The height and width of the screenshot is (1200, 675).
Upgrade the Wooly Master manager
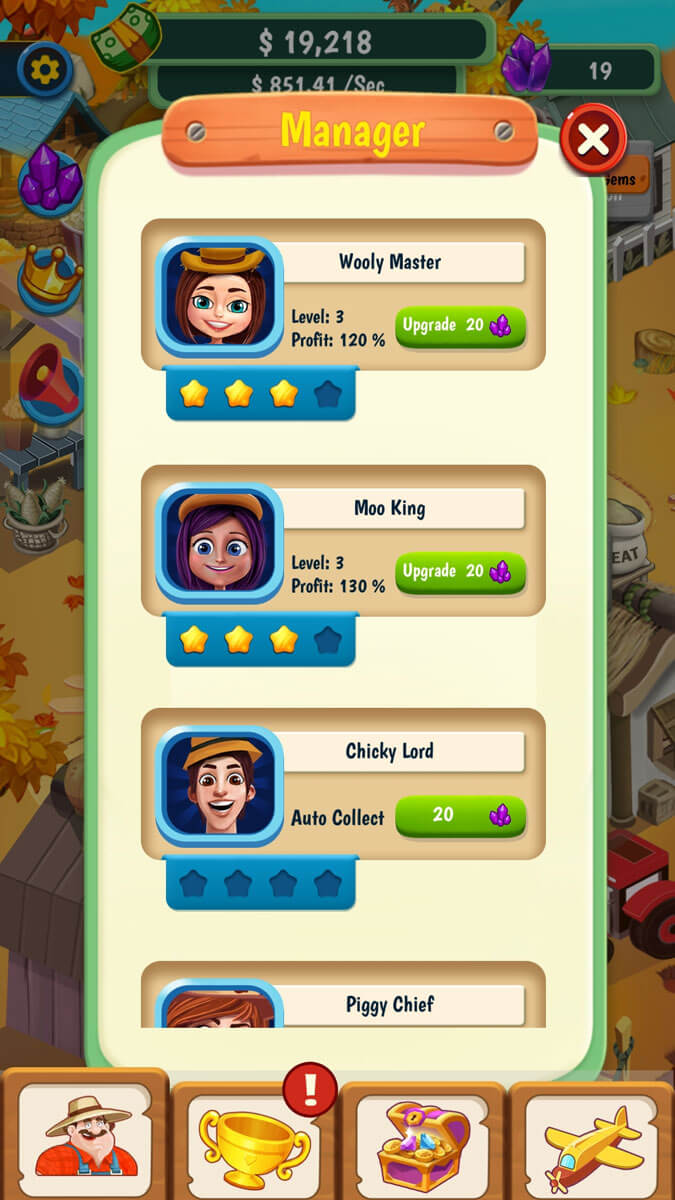pos(460,326)
